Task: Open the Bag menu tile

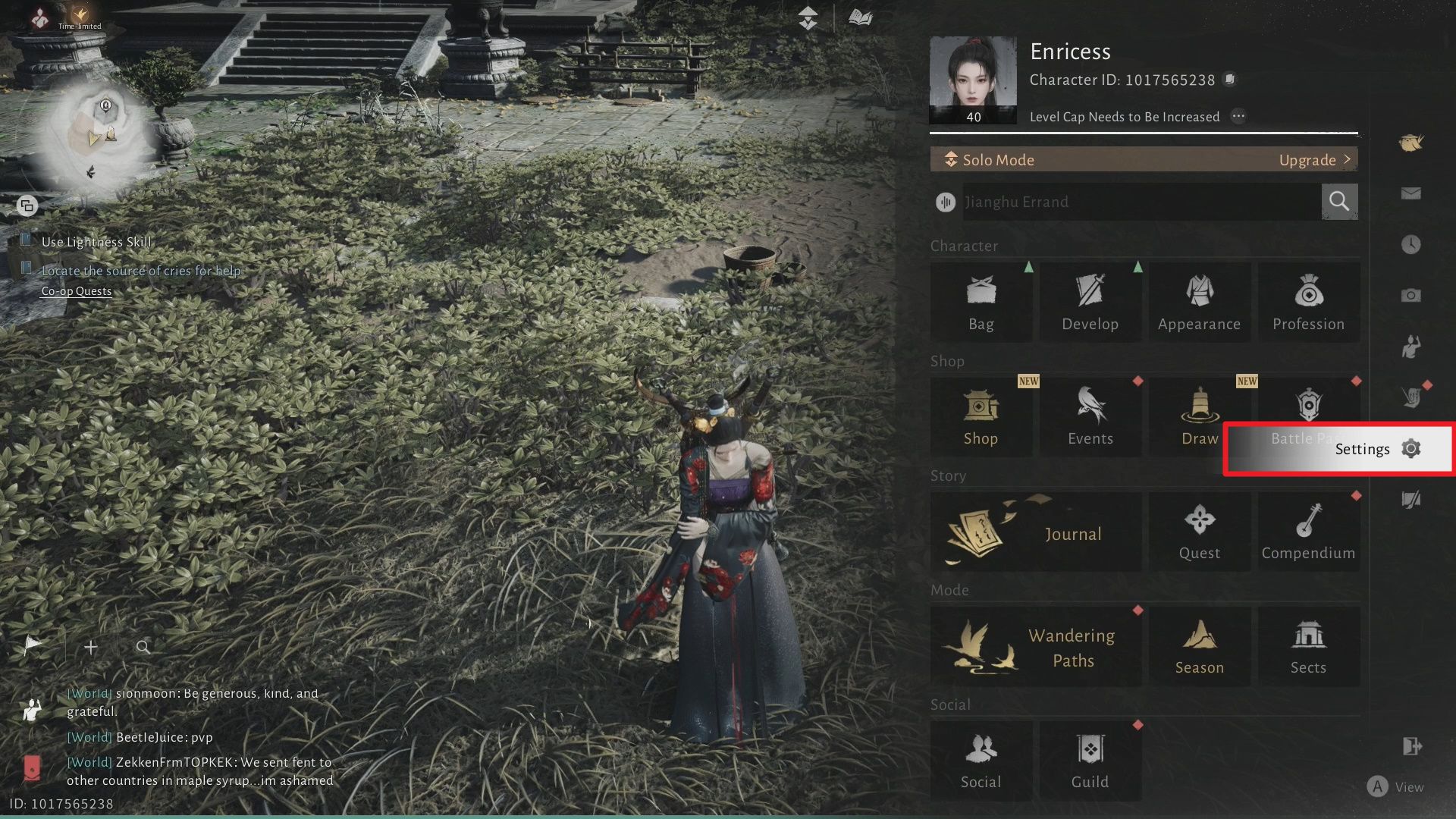Action: (981, 303)
